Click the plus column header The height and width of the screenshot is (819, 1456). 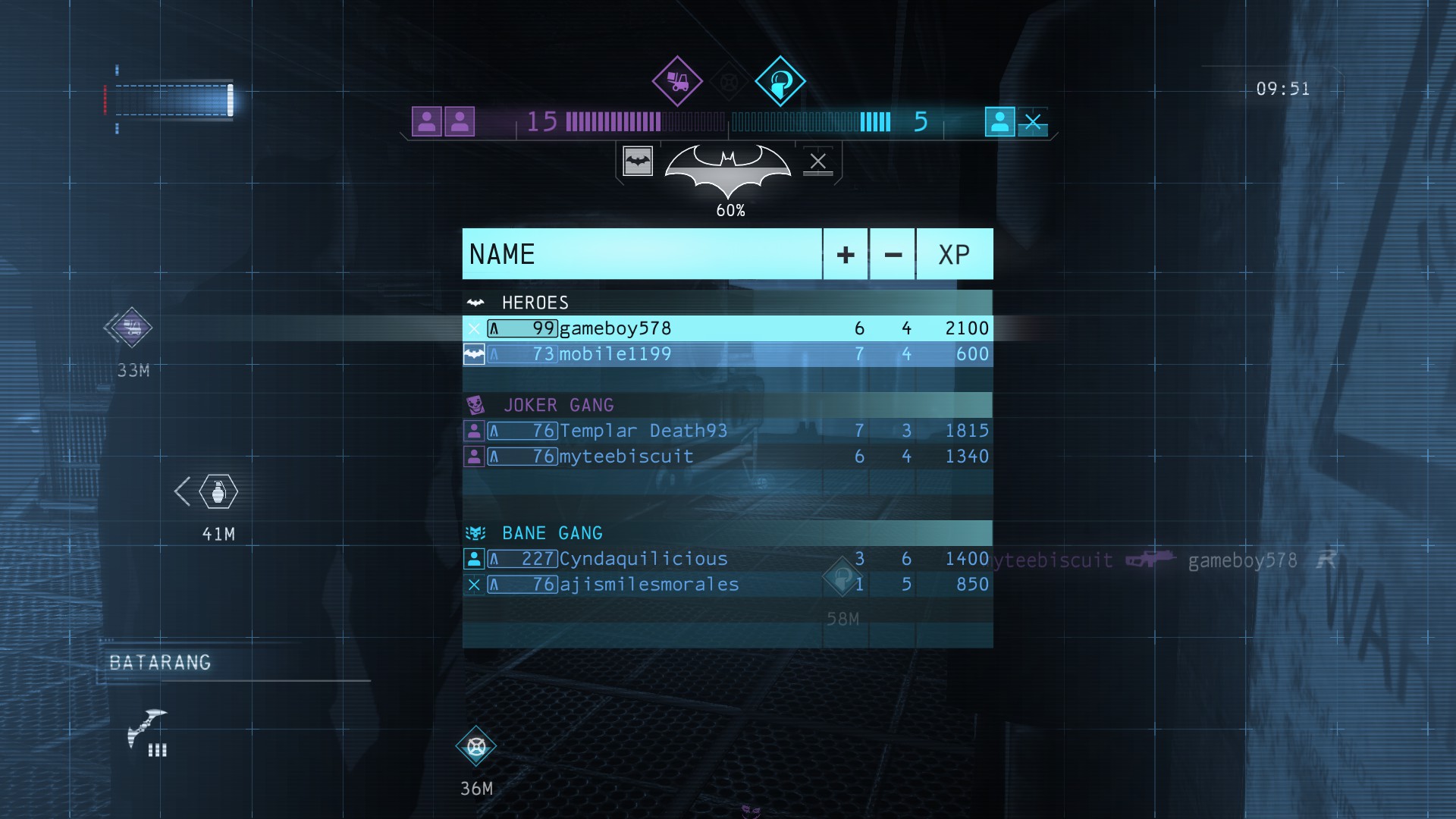[x=846, y=254]
